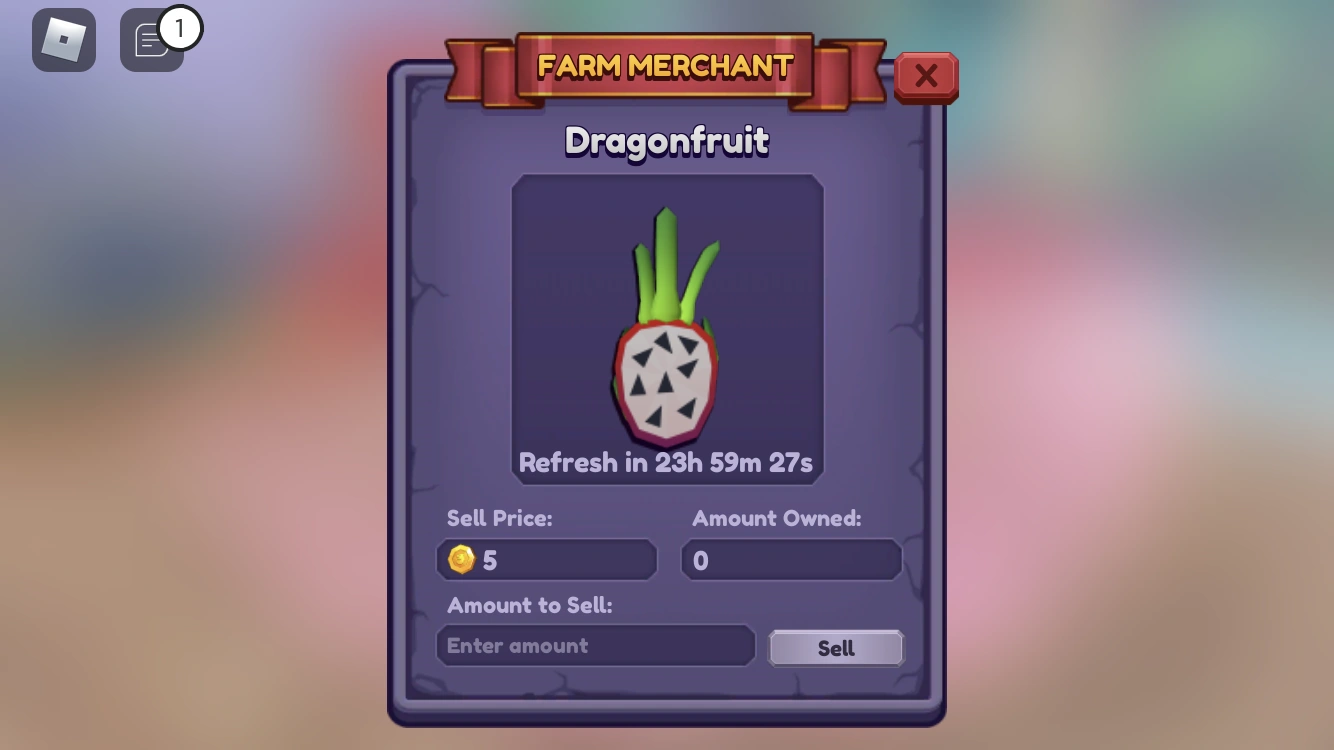1334x750 pixels.
Task: Click the Sell Price display field
Action: coord(546,560)
